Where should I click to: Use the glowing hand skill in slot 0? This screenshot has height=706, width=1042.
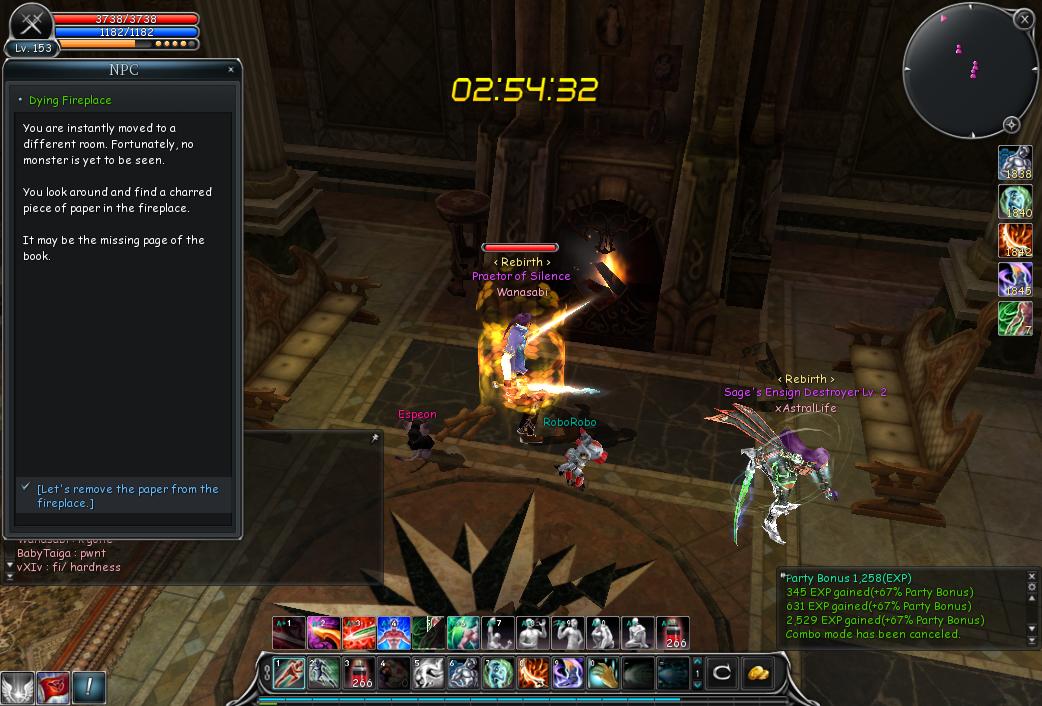pos(601,673)
